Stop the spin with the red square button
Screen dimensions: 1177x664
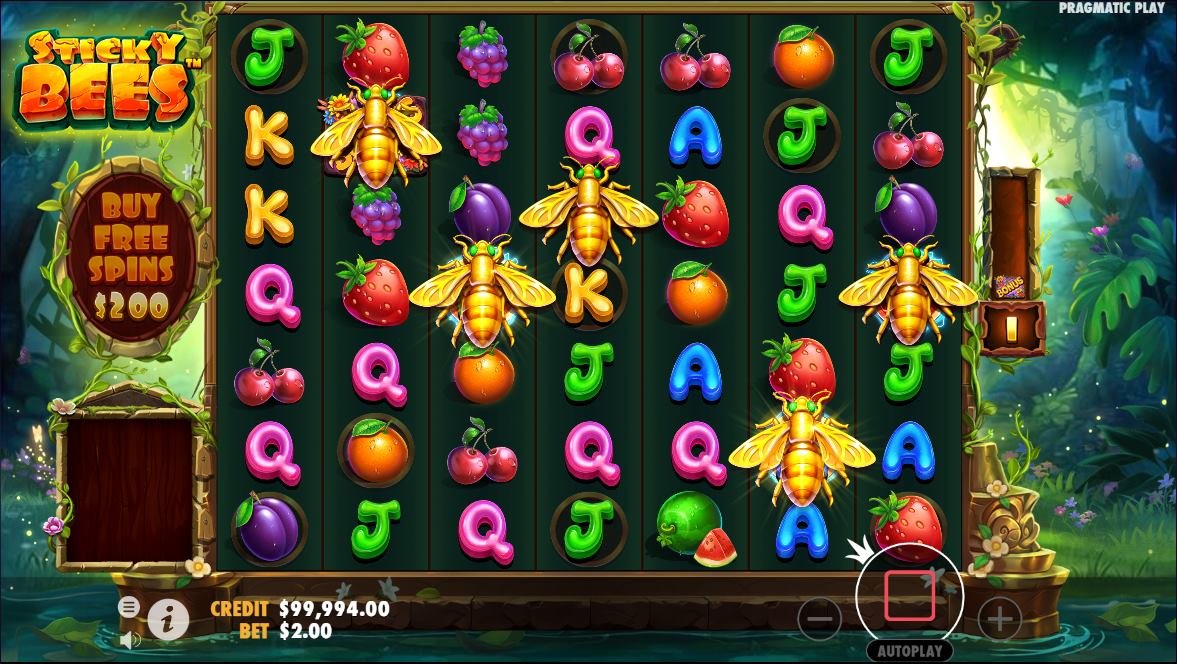pyautogui.click(x=909, y=598)
